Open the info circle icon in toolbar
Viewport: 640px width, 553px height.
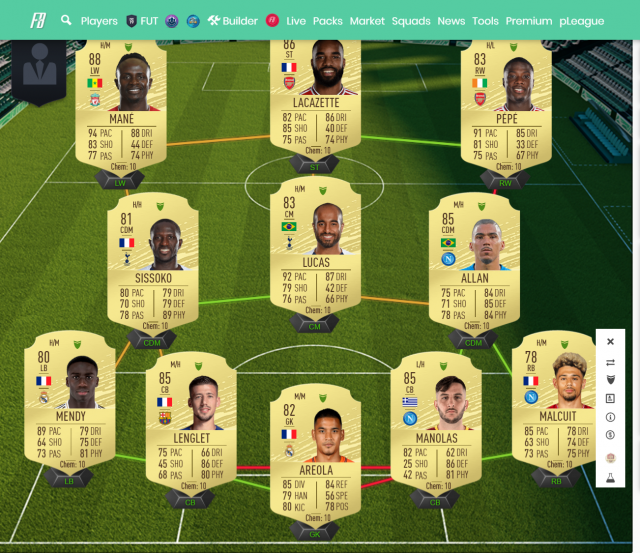coord(610,417)
